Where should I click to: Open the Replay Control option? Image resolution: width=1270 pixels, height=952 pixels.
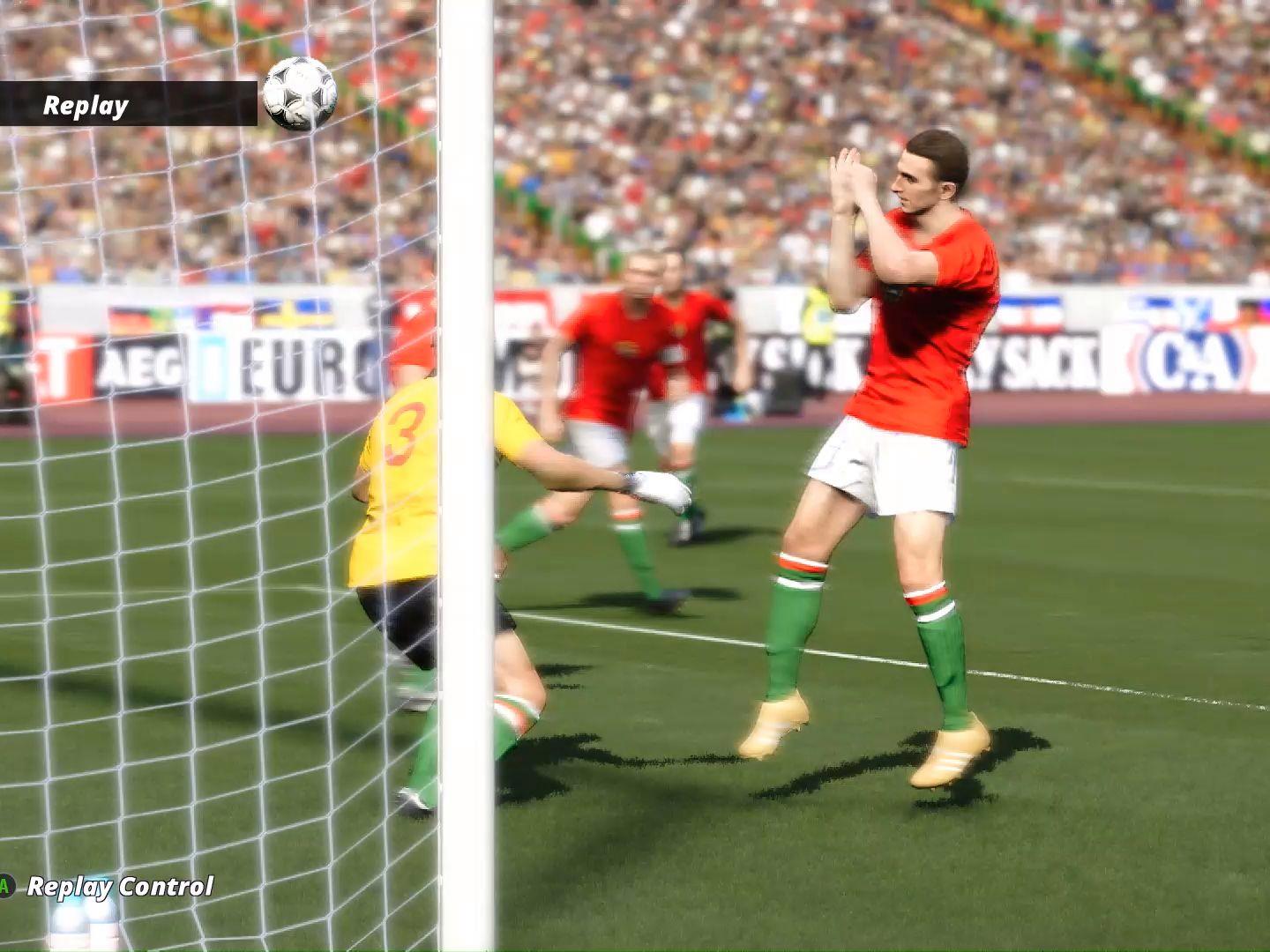click(119, 886)
